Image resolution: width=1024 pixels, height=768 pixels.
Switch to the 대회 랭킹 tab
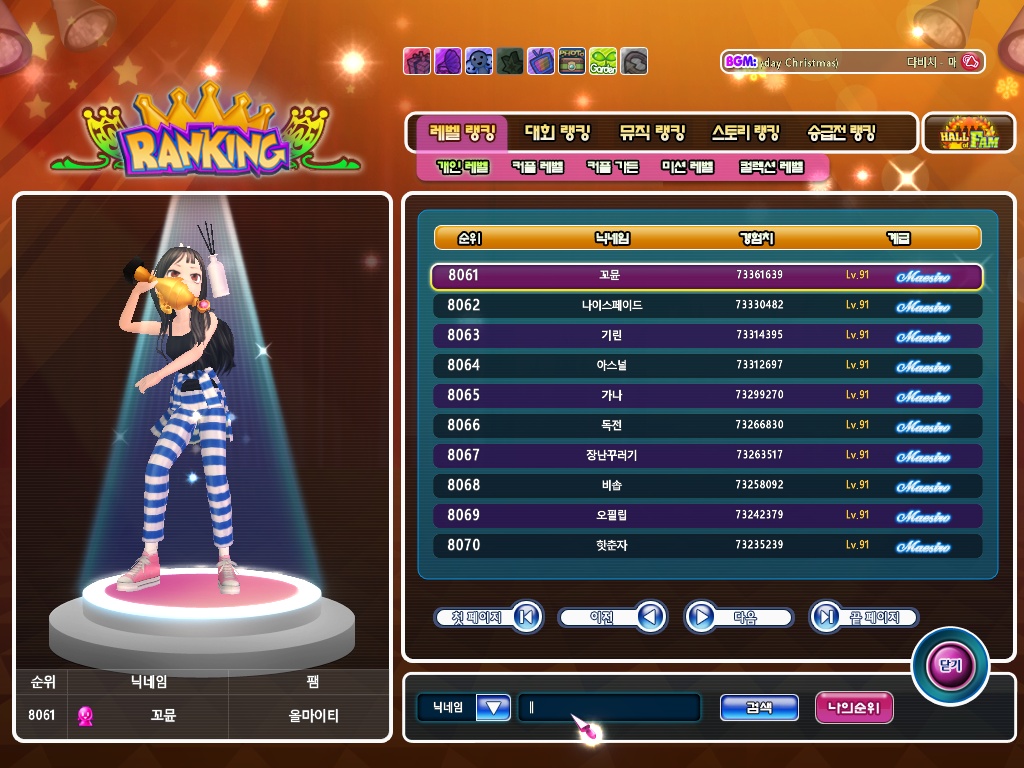pyautogui.click(x=557, y=132)
